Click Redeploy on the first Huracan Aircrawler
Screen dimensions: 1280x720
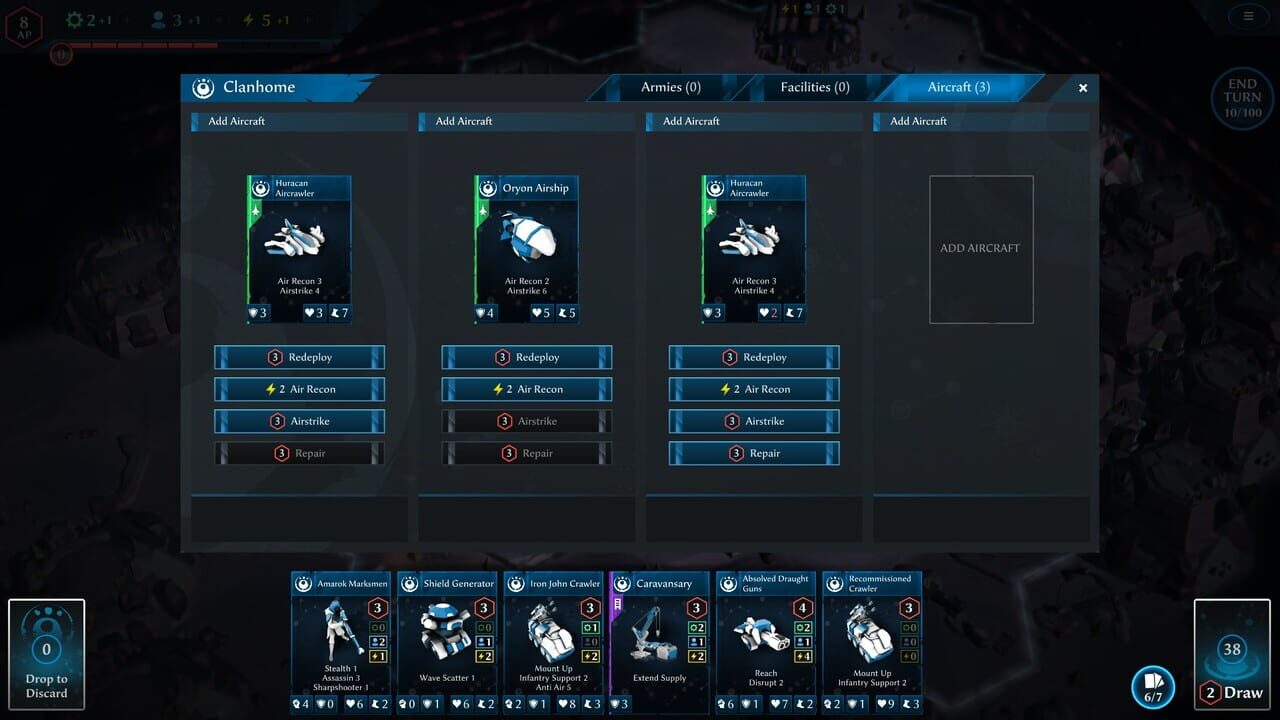click(298, 357)
